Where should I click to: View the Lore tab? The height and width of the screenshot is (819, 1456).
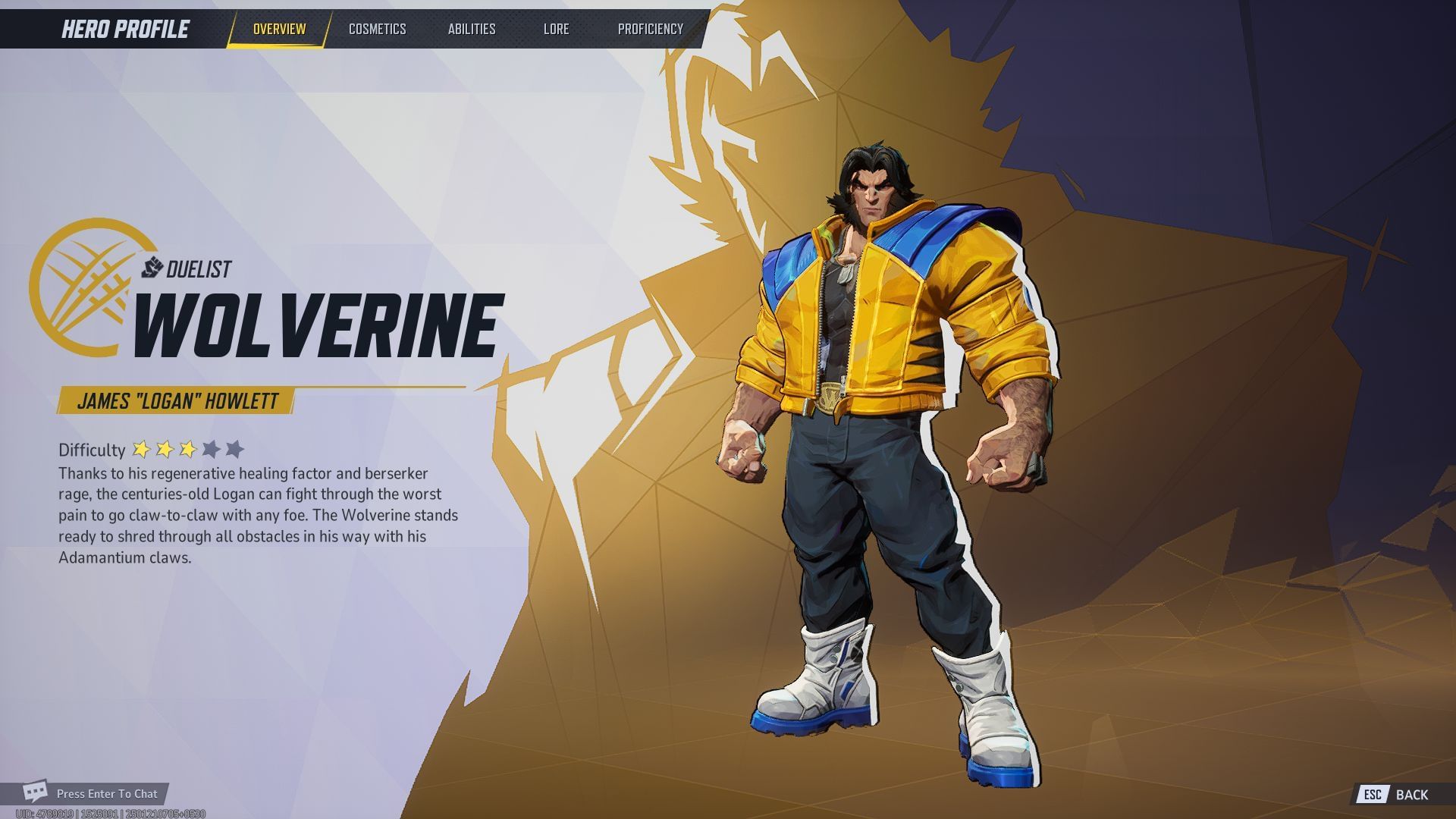[x=557, y=29]
